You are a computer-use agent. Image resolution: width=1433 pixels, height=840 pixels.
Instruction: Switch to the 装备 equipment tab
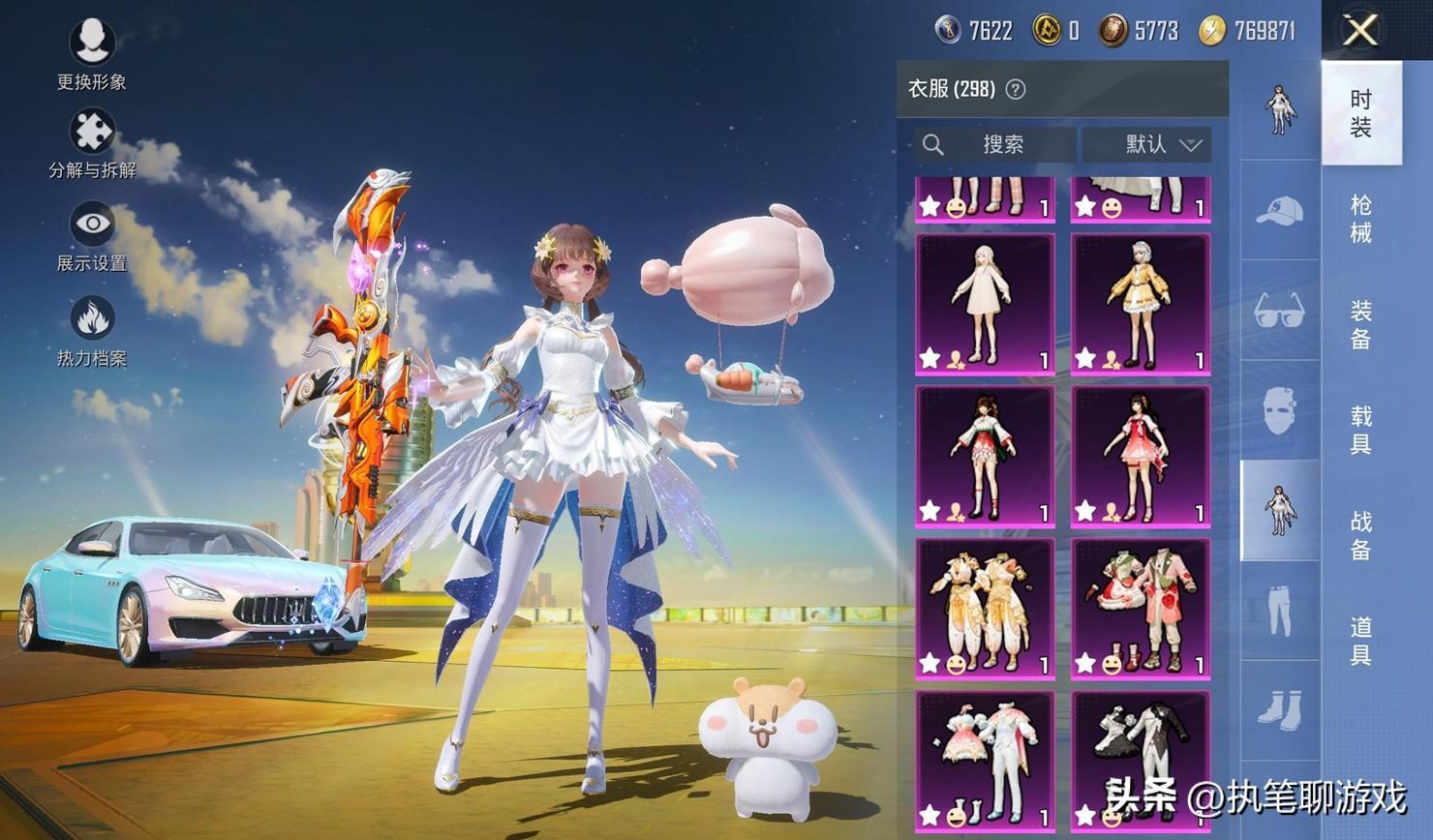(x=1360, y=324)
